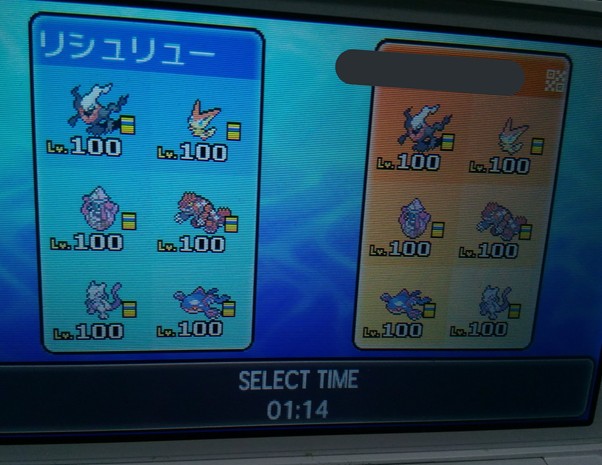The width and height of the screenshot is (602, 465).
Task: View Groudon in the orange opponent panel
Action: tap(505, 220)
